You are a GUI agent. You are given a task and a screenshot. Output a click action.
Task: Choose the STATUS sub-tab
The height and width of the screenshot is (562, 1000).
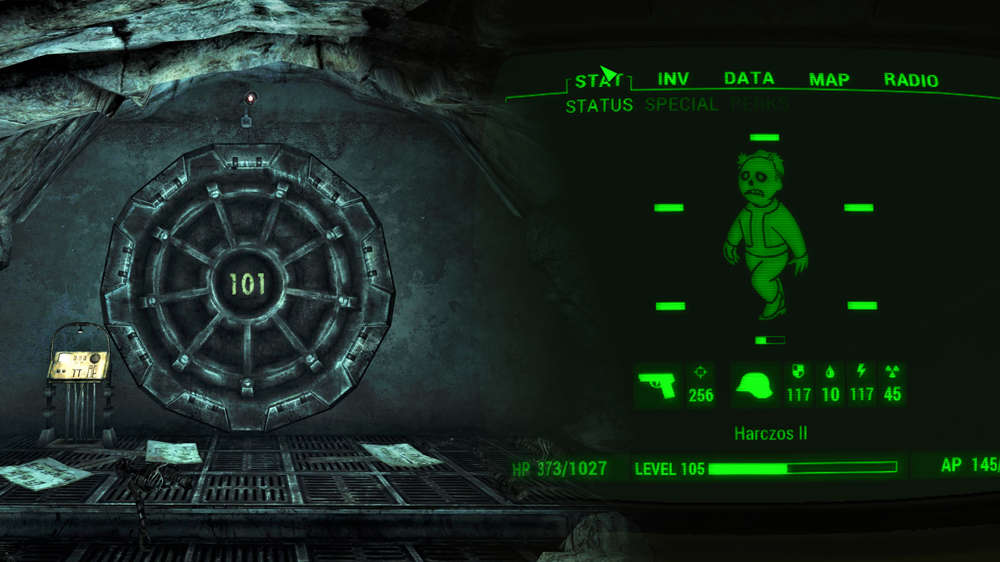[x=599, y=105]
